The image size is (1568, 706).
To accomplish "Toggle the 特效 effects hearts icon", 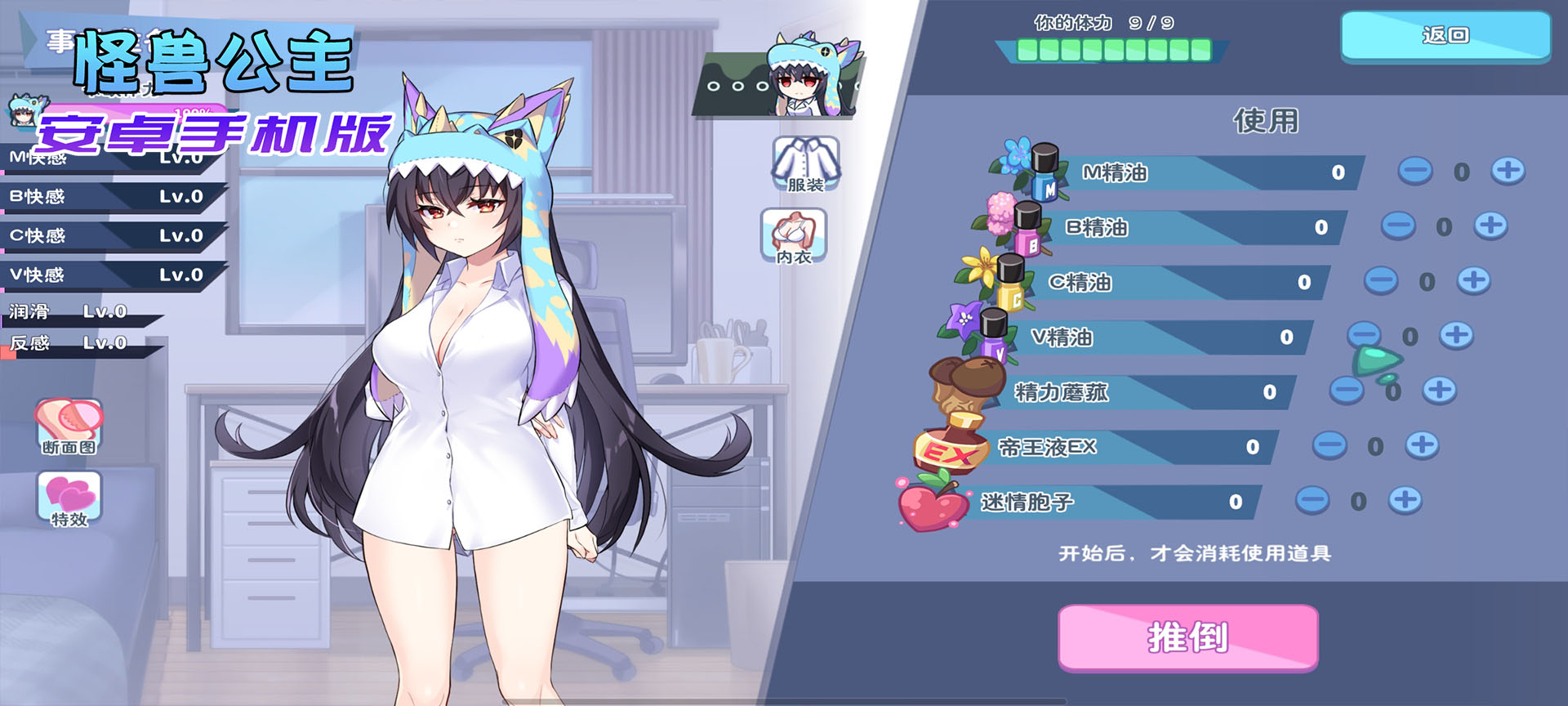I will click(69, 498).
